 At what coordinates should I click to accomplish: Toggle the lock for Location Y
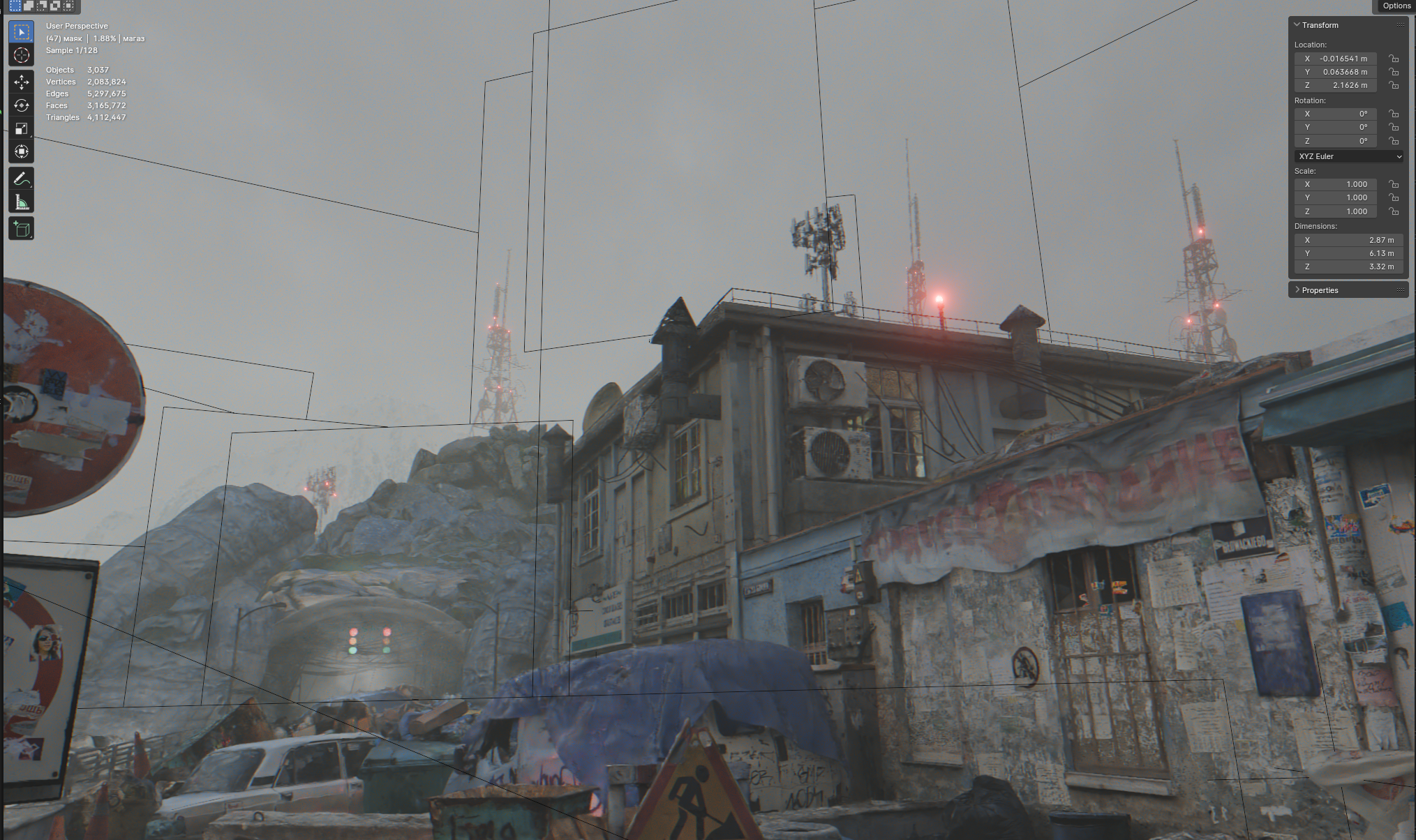tap(1394, 72)
